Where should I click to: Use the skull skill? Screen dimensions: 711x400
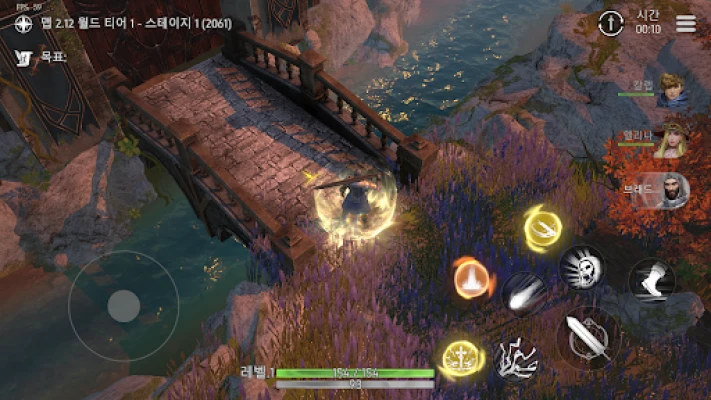tap(583, 265)
